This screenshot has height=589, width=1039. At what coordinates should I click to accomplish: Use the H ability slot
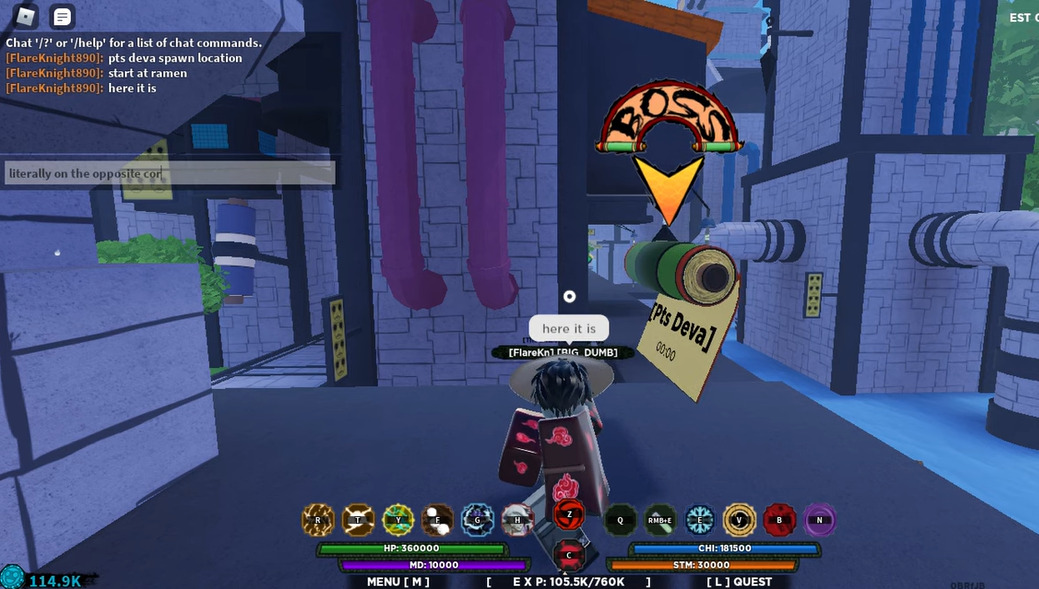point(518,520)
